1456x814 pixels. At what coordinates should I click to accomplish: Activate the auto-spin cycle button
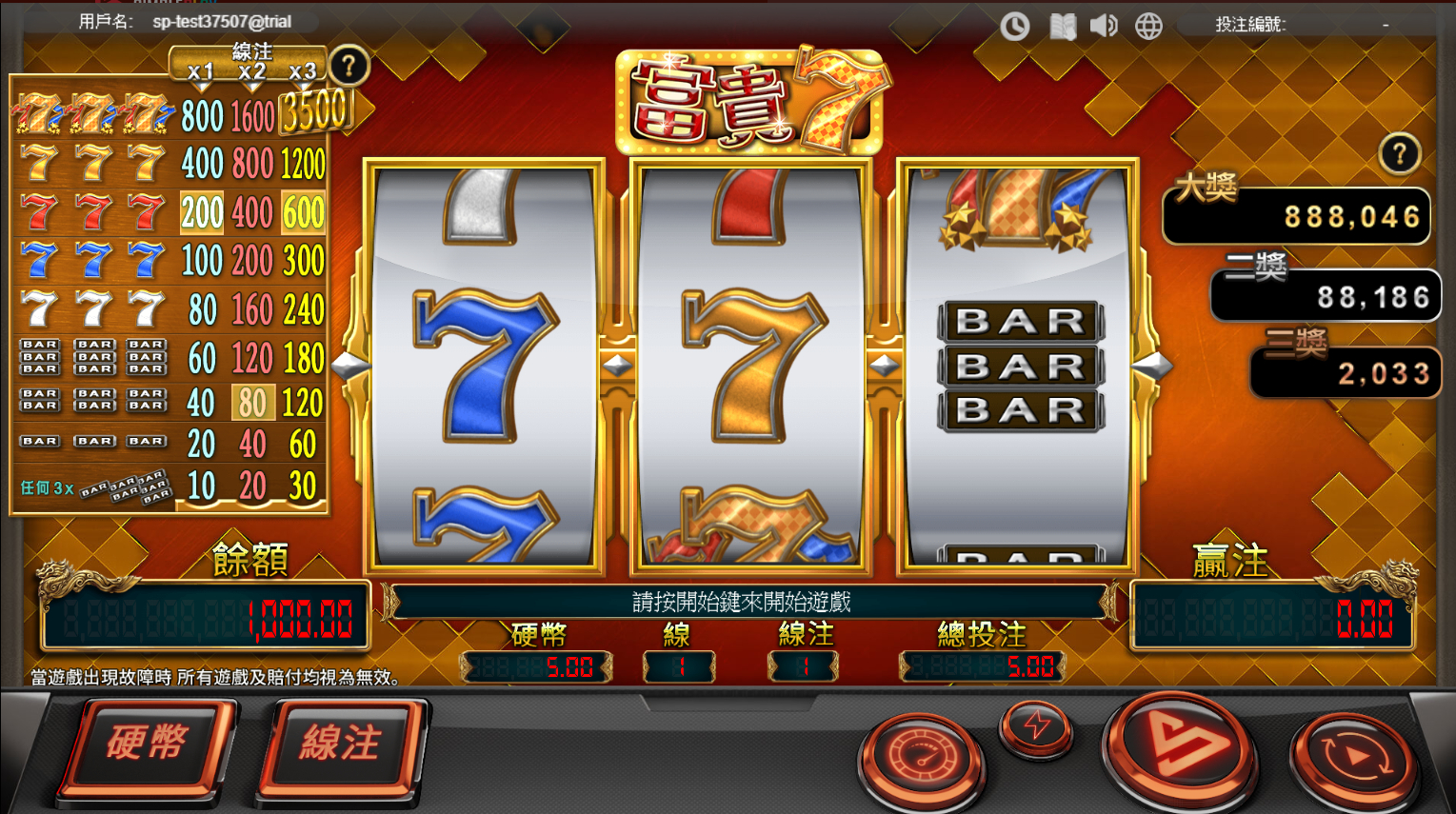pyautogui.click(x=1353, y=757)
